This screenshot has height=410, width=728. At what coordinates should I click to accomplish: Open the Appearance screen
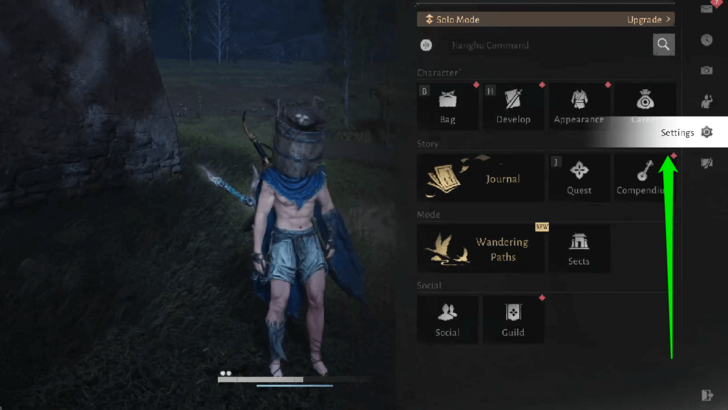(578, 106)
